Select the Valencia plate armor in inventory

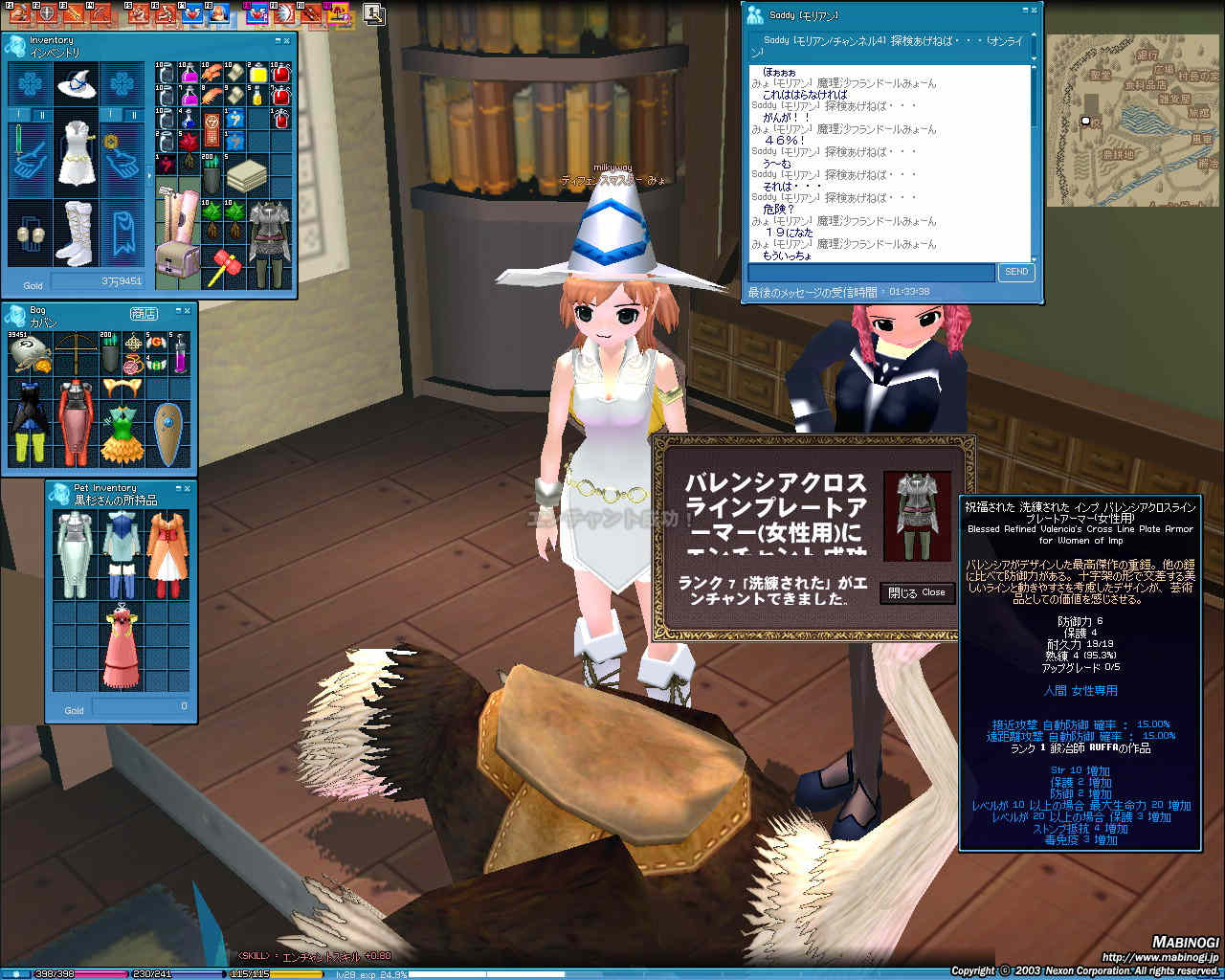(x=268, y=243)
